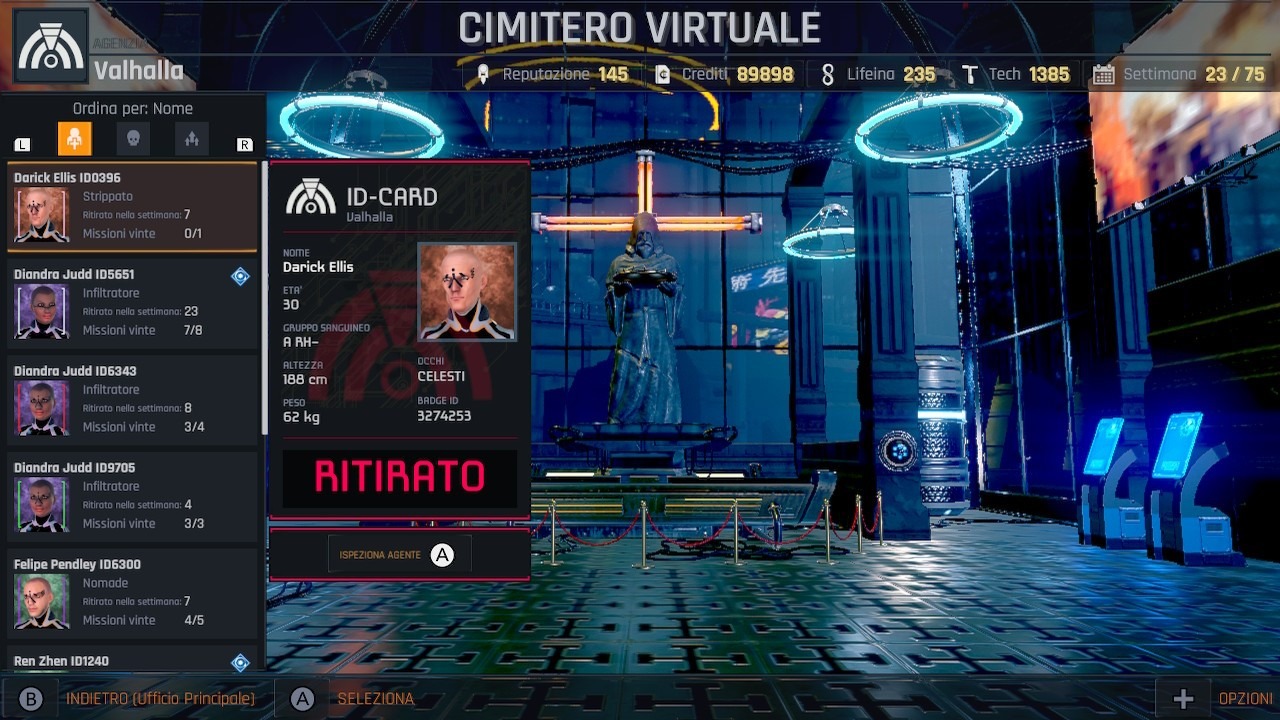
Task: Switch to the group-of-agents tab
Action: tap(192, 139)
